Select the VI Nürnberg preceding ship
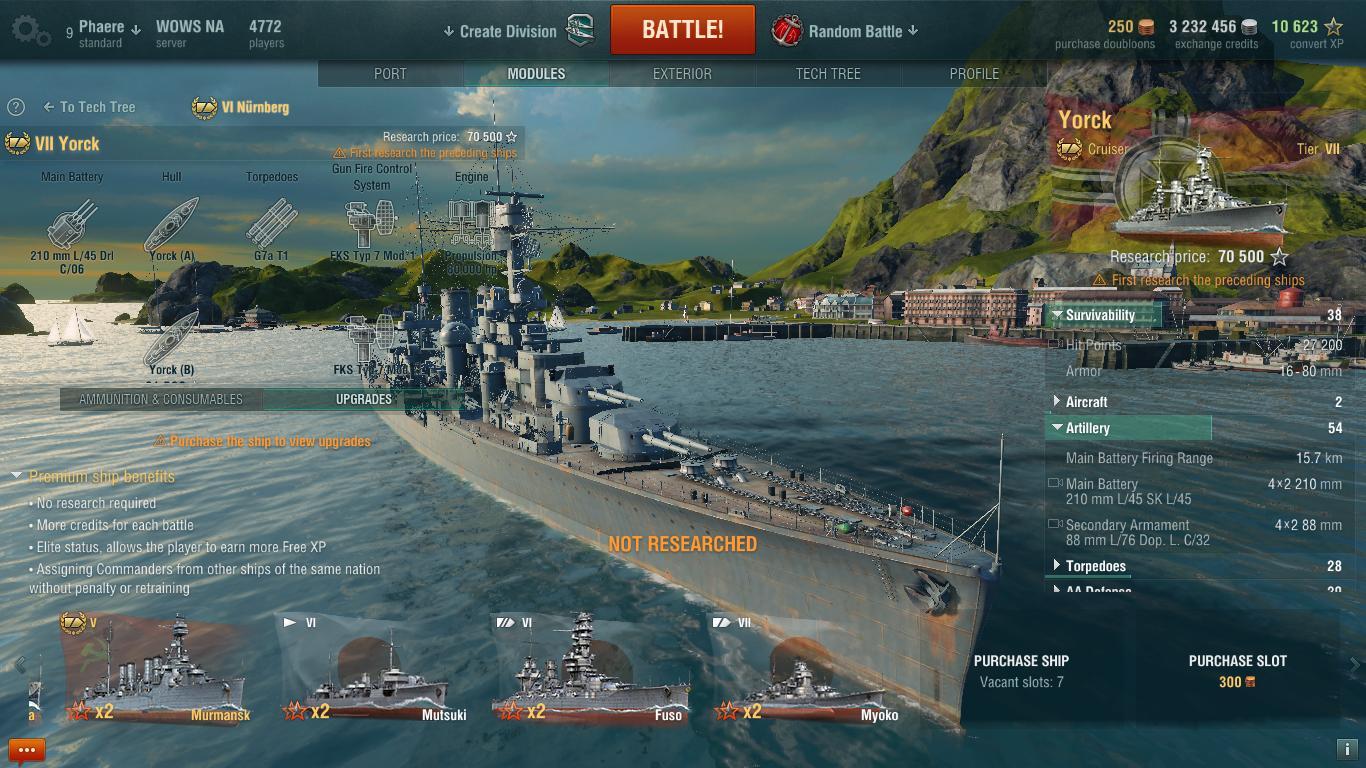Image resolution: width=1366 pixels, height=768 pixels. [x=241, y=107]
